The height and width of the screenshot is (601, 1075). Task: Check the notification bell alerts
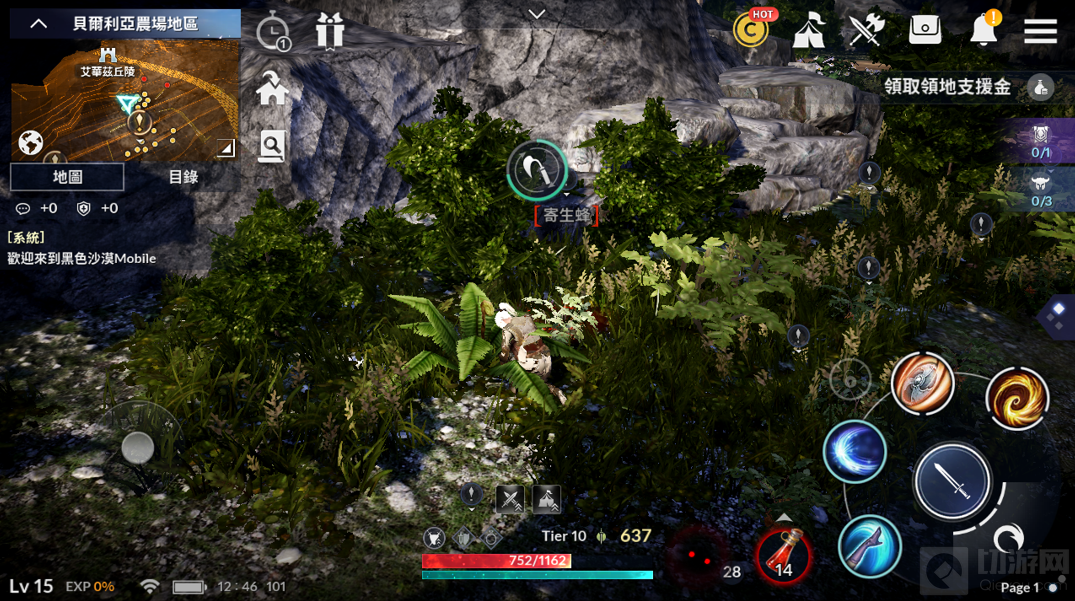(984, 31)
